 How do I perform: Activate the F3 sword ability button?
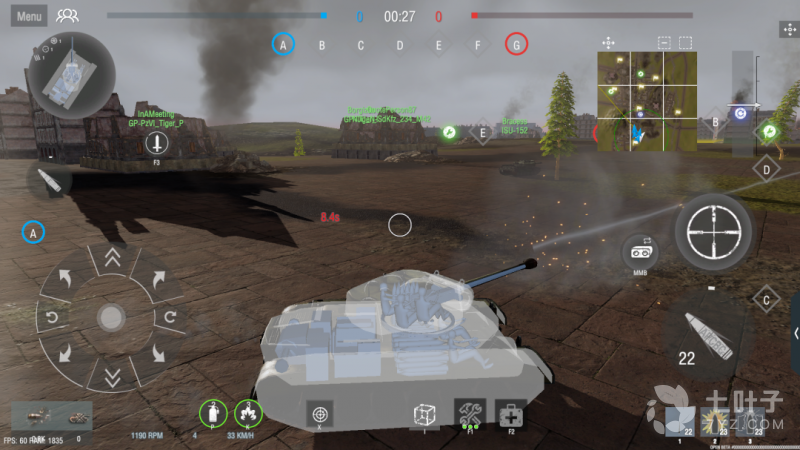point(157,145)
